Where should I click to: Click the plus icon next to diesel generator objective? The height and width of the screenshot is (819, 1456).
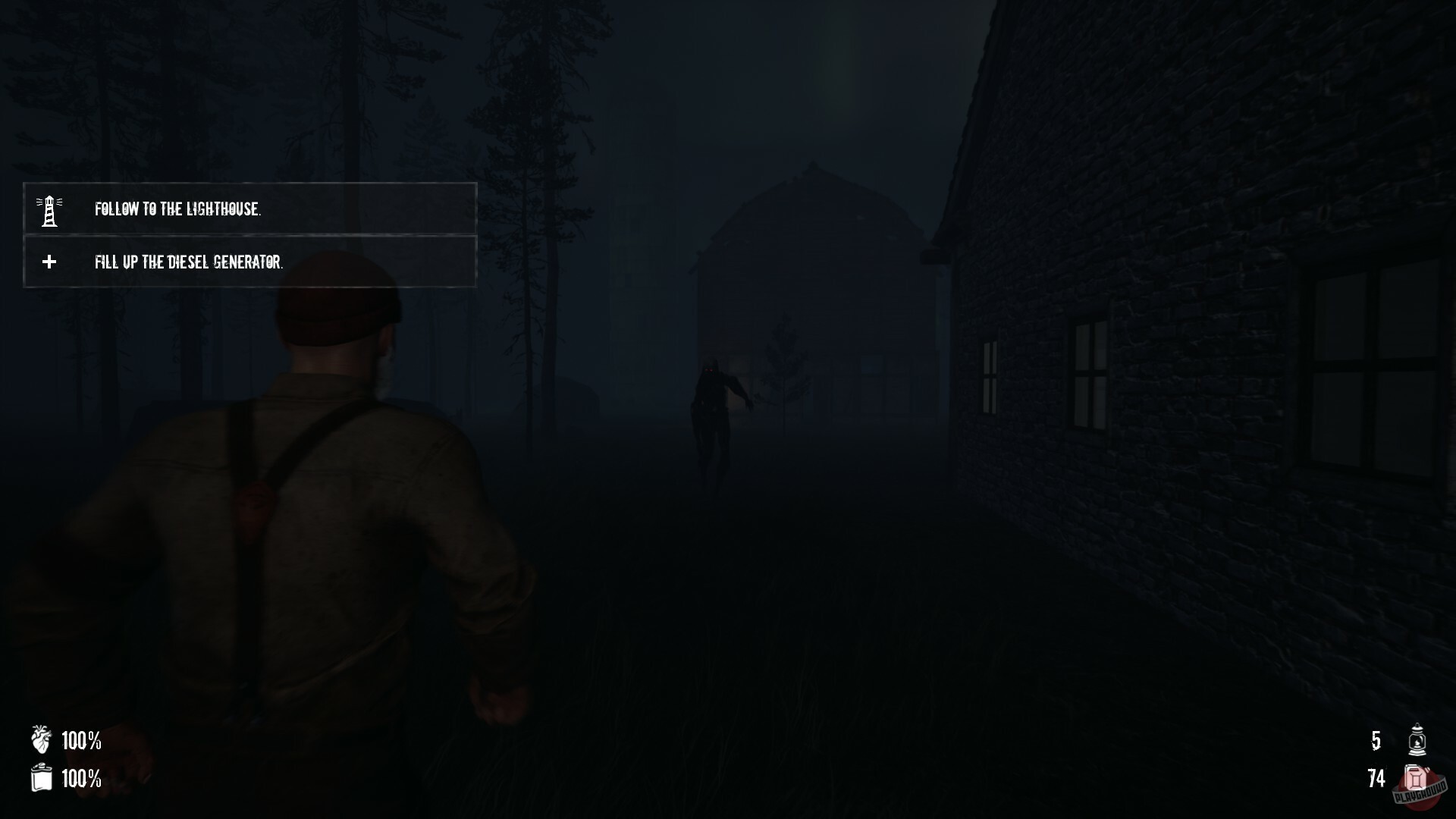49,262
